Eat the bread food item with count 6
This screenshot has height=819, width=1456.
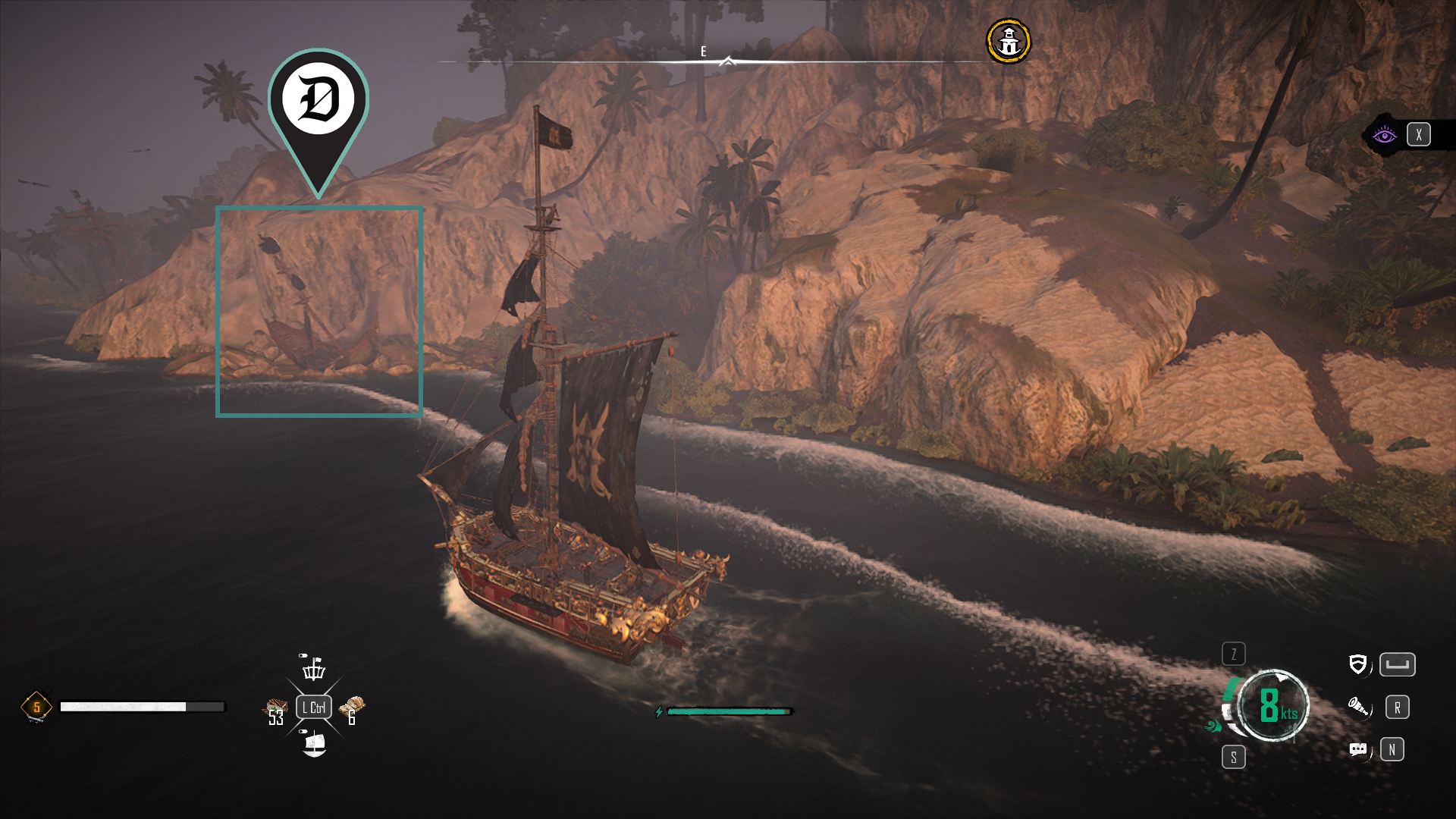[x=352, y=710]
